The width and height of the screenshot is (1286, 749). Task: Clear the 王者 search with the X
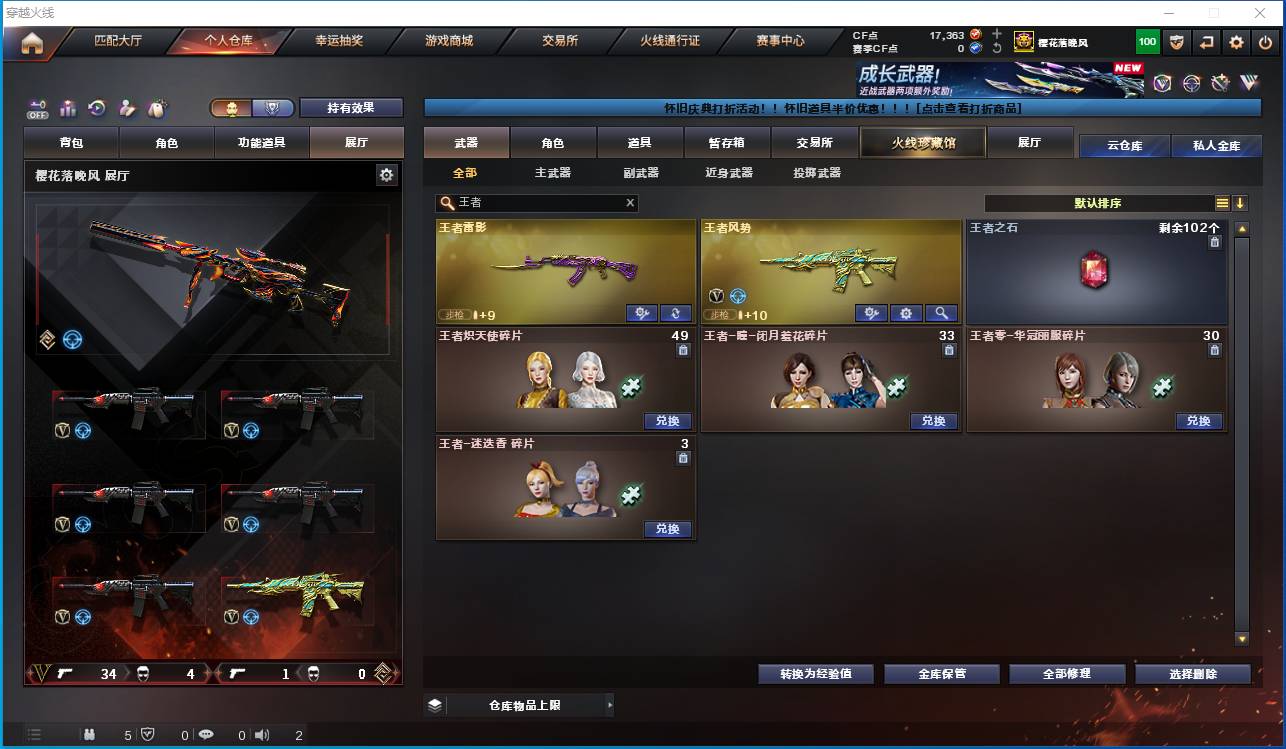coord(630,202)
